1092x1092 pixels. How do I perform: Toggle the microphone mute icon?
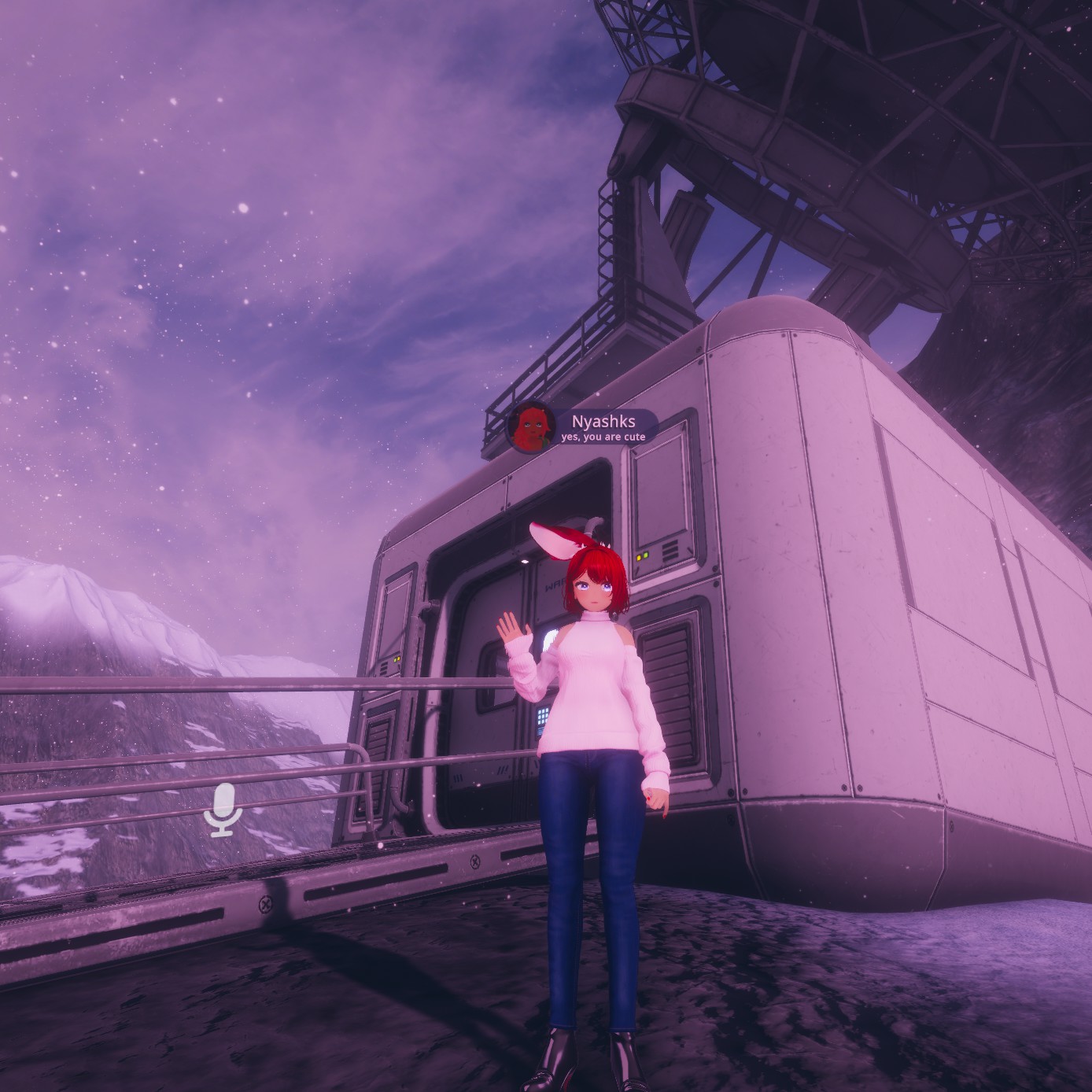click(x=223, y=810)
